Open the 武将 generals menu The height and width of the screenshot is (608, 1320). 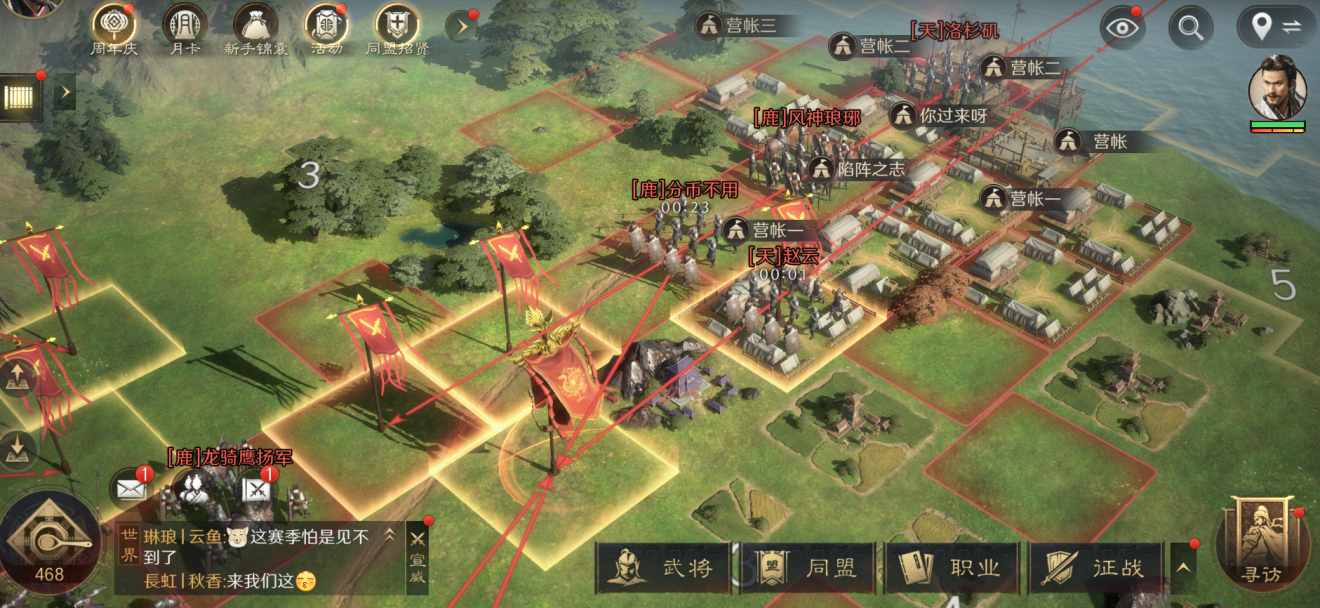tap(666, 568)
